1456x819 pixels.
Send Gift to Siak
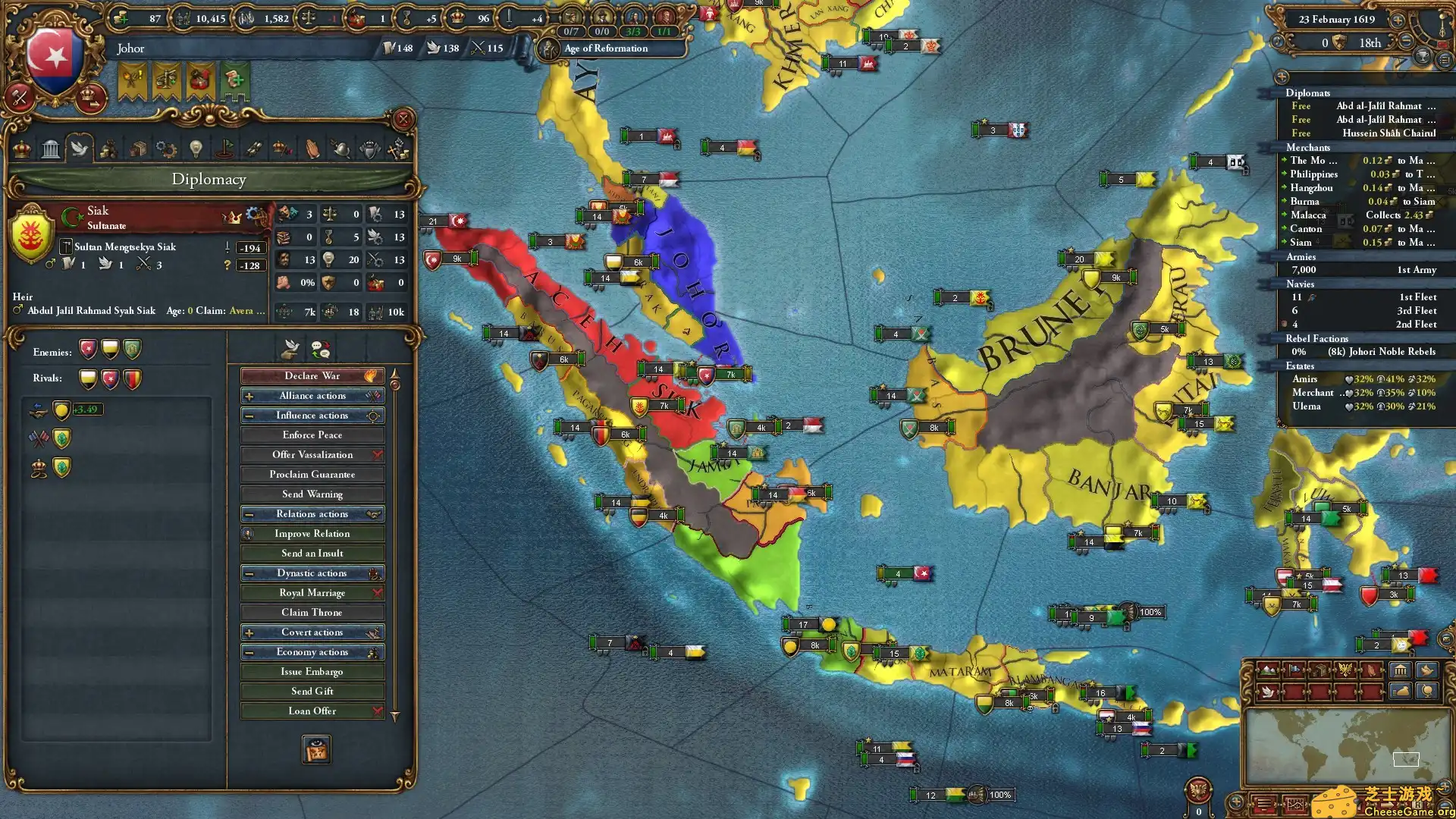click(312, 691)
